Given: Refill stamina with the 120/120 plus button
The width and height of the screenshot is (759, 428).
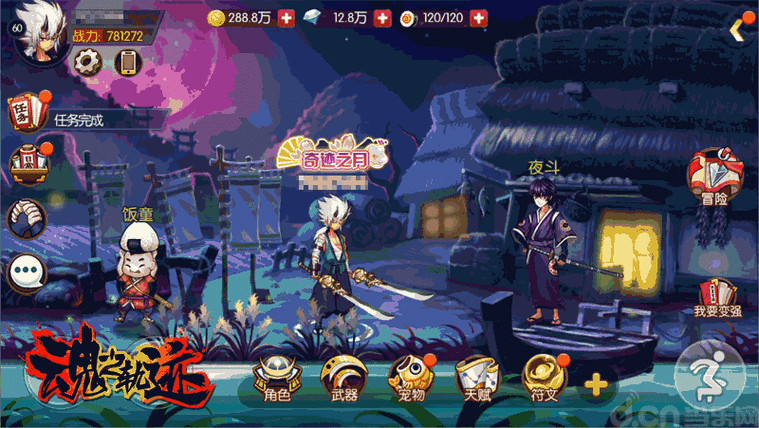Looking at the screenshot, I should point(478,18).
